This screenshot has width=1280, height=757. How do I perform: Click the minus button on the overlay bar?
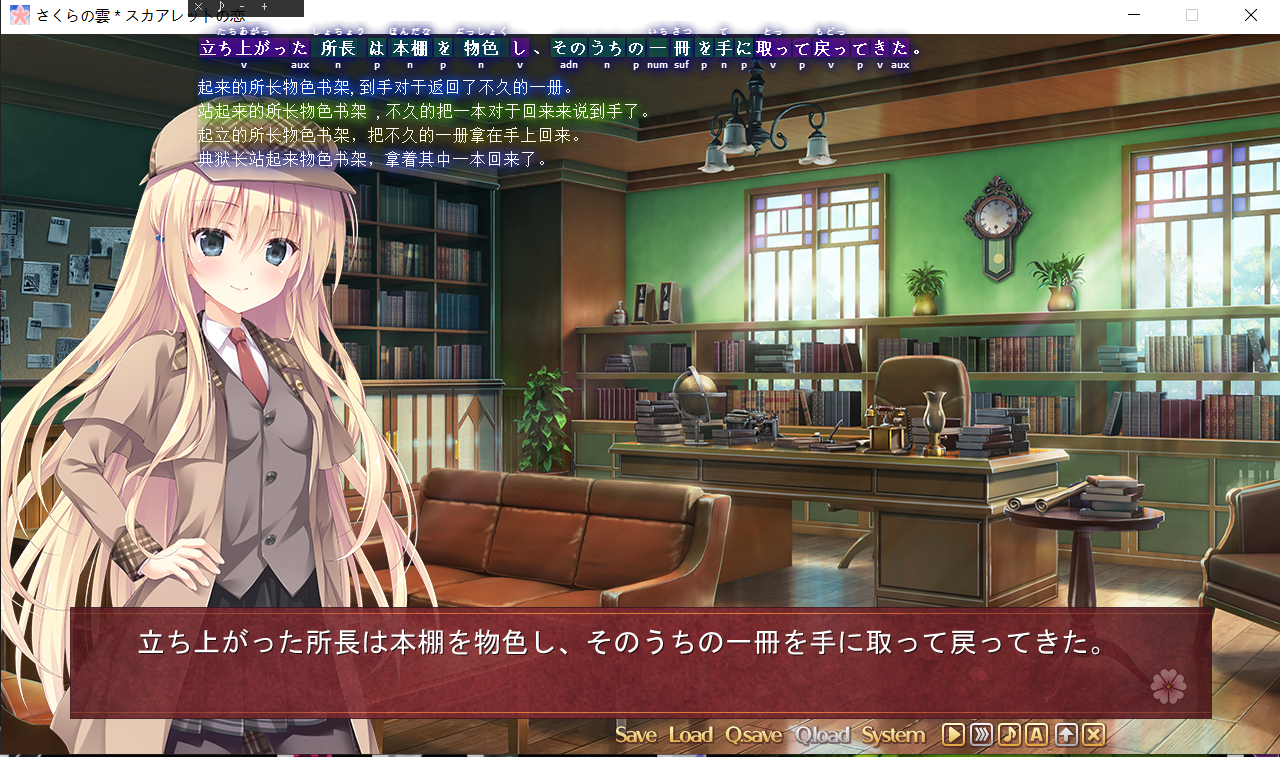tap(242, 7)
